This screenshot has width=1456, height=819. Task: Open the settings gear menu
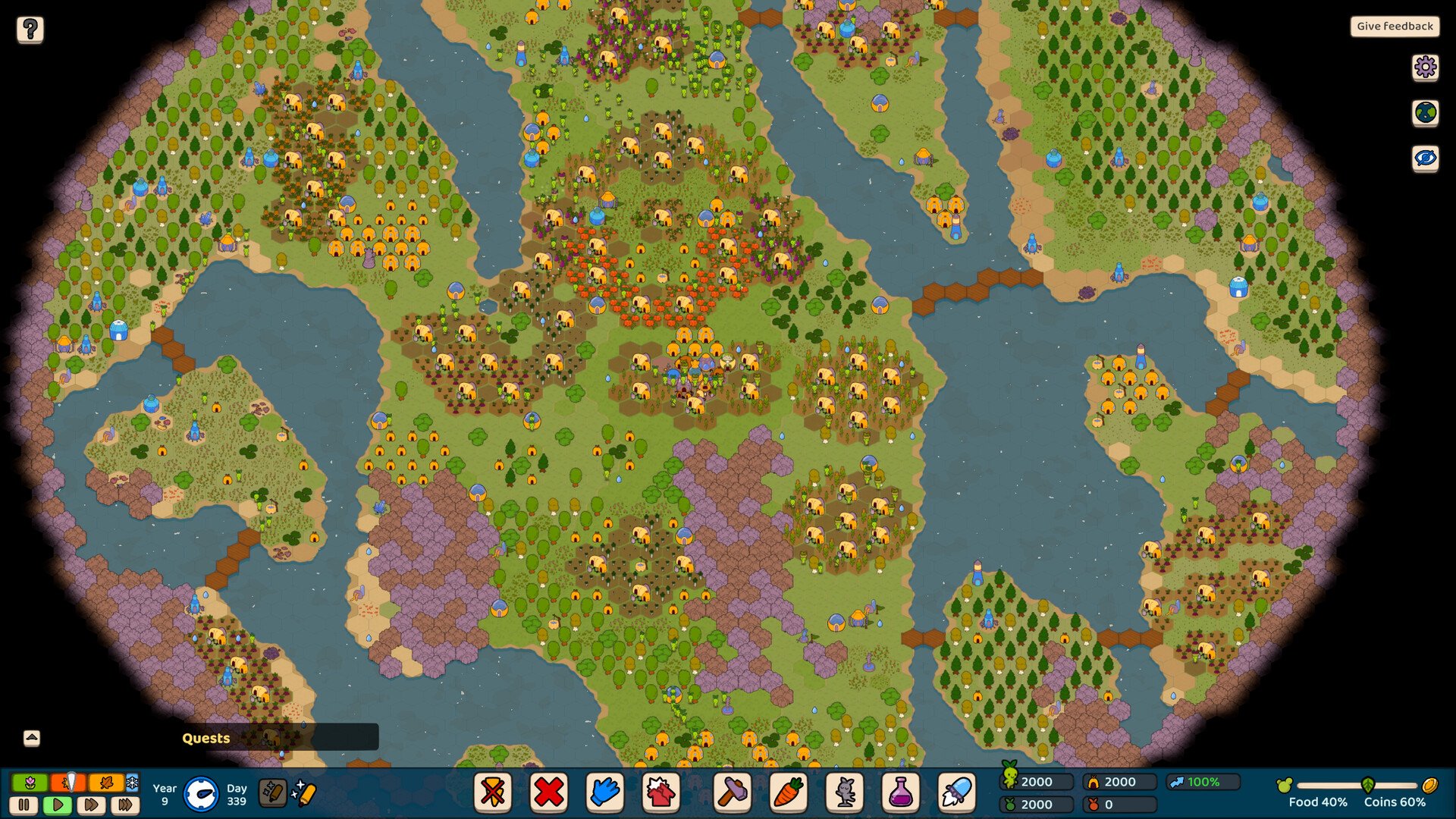(x=1425, y=67)
